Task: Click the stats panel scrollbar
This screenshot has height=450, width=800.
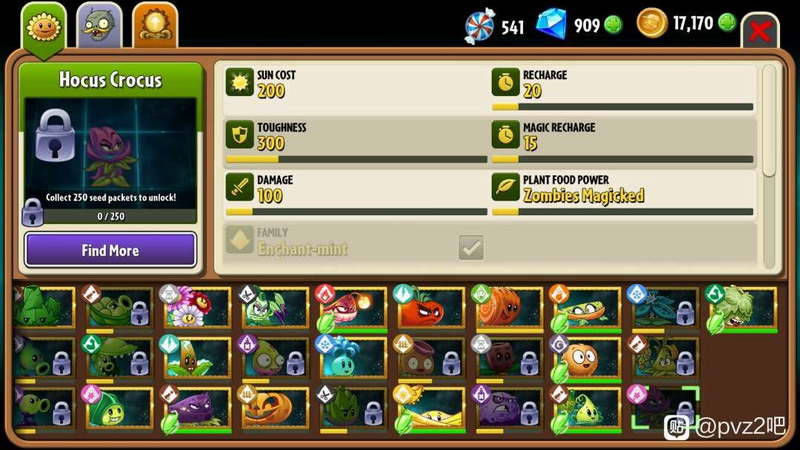Action: [x=768, y=120]
